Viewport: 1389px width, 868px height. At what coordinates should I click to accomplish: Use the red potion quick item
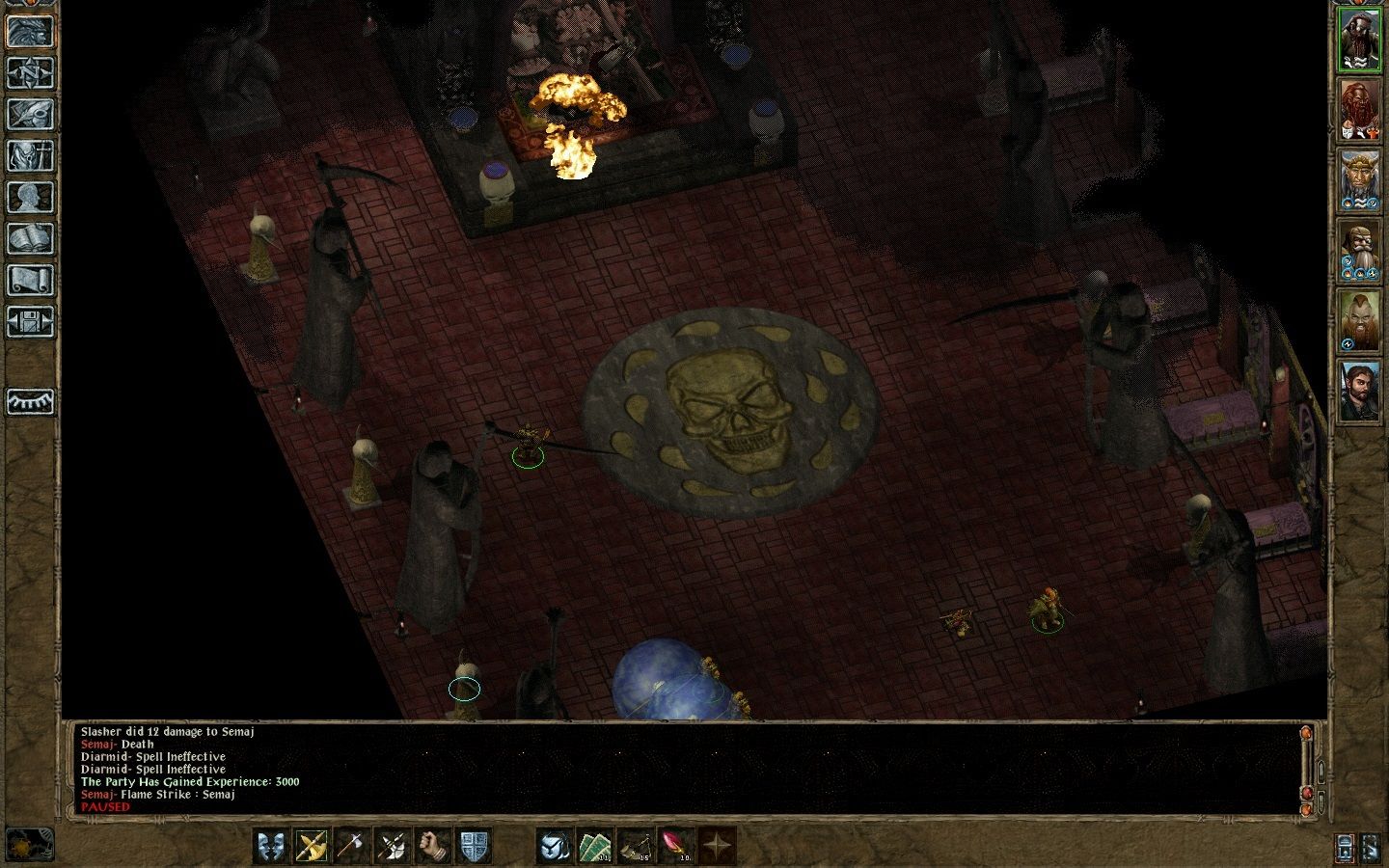pyautogui.click(x=675, y=846)
